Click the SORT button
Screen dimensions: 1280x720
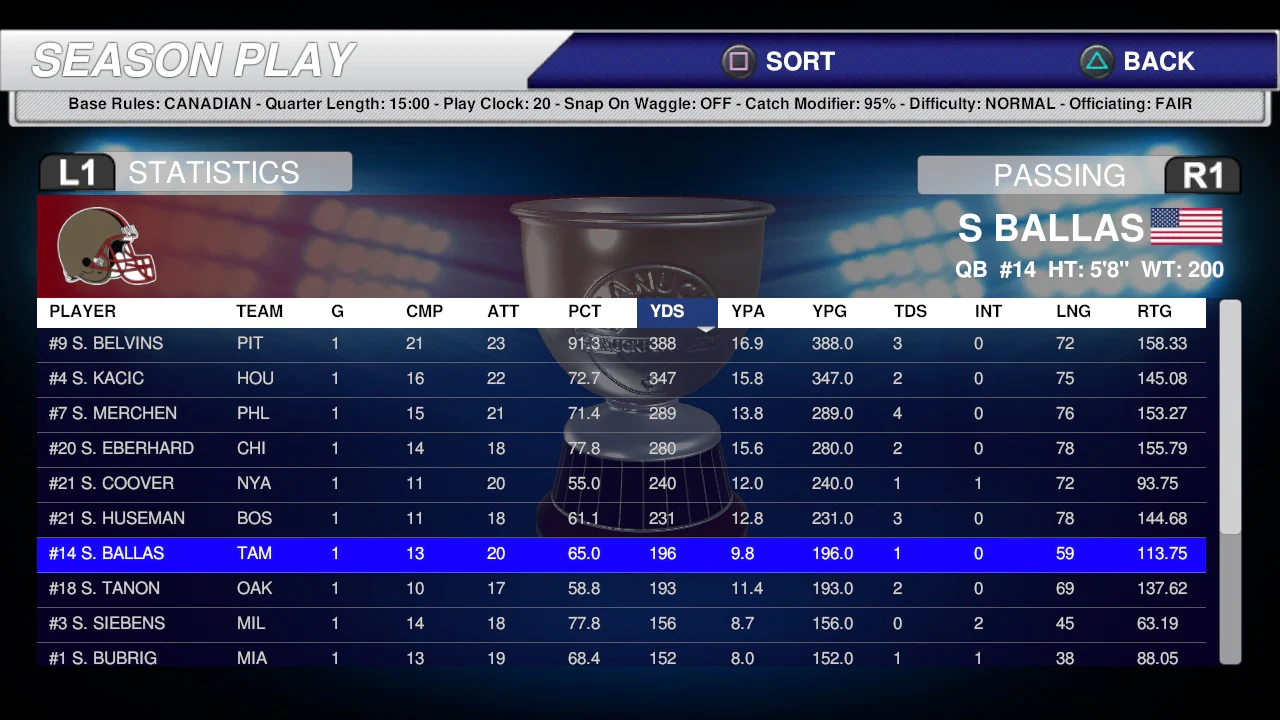[780, 62]
